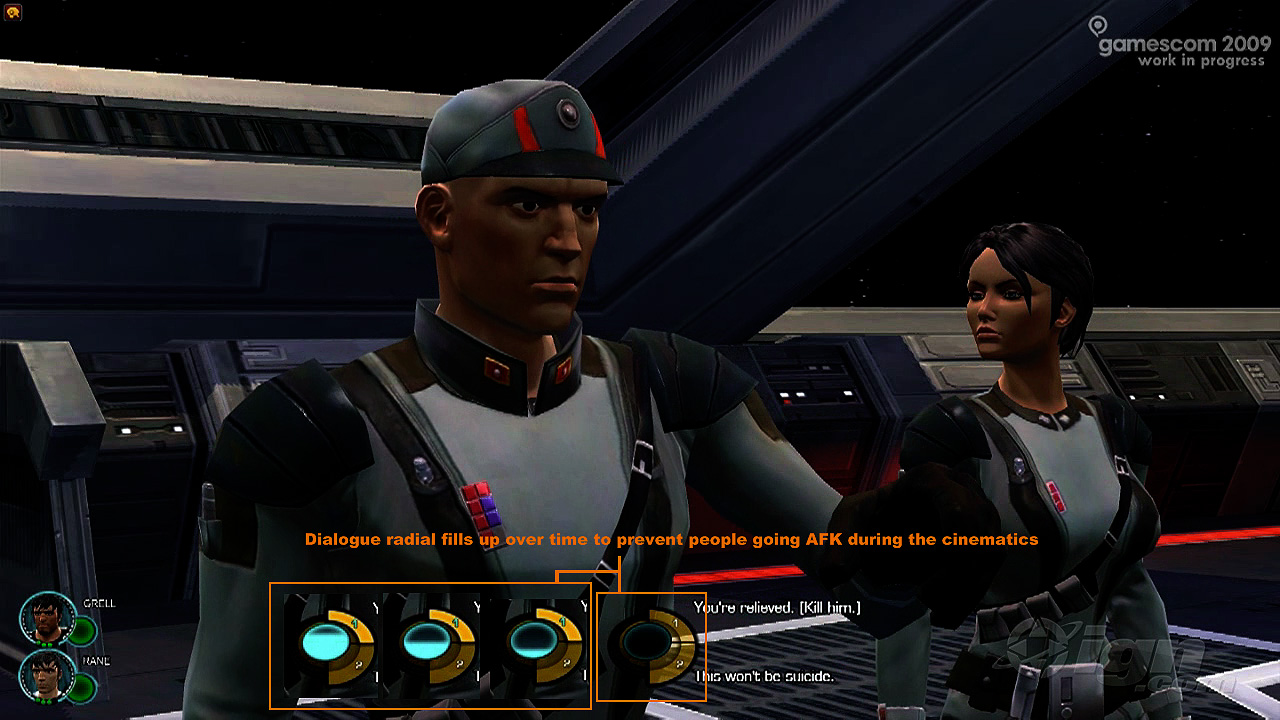
Task: Click the small orange icon in the top-left corner
Action: 12,12
